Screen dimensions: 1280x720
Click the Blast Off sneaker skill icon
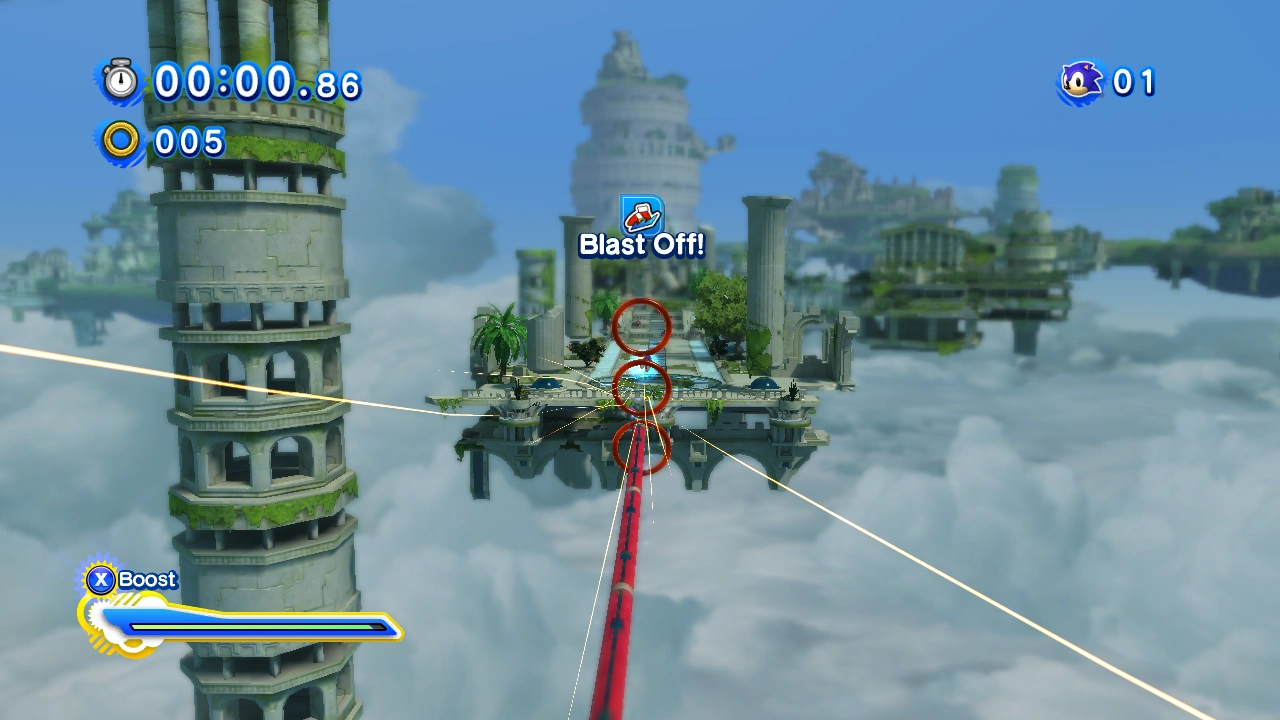(641, 214)
